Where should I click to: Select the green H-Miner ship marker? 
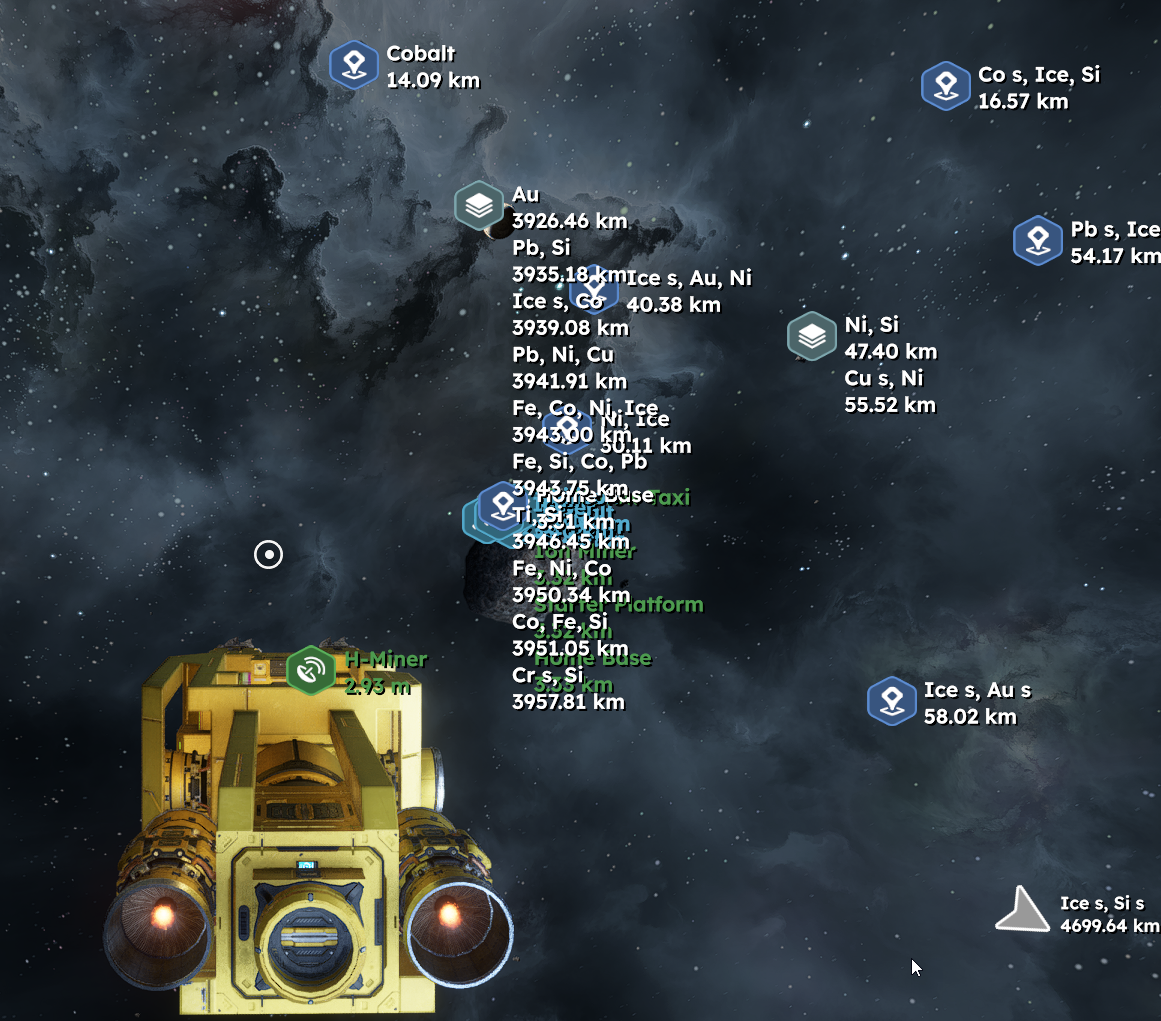[311, 670]
